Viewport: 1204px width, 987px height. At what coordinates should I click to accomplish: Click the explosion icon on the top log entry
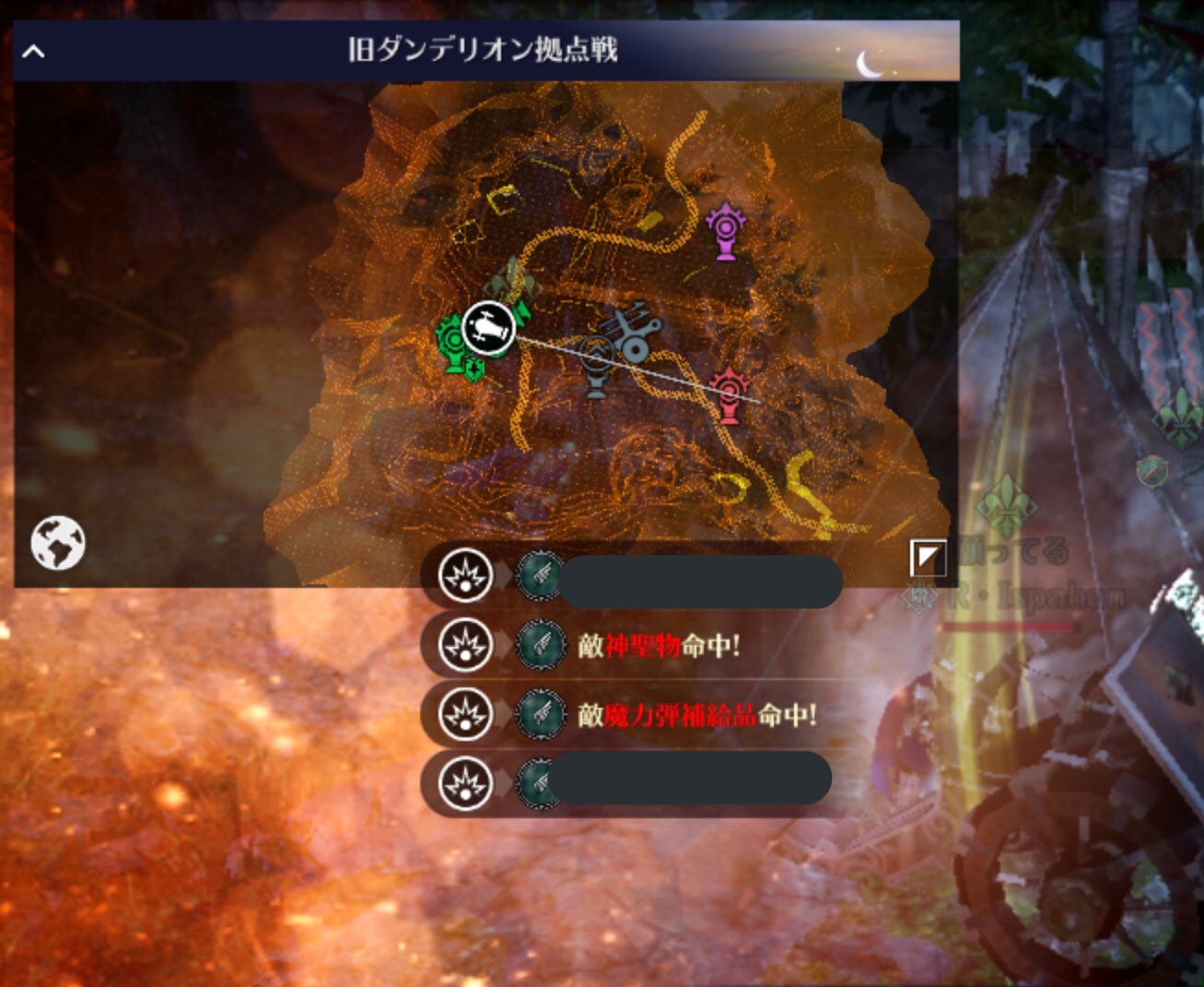[463, 574]
